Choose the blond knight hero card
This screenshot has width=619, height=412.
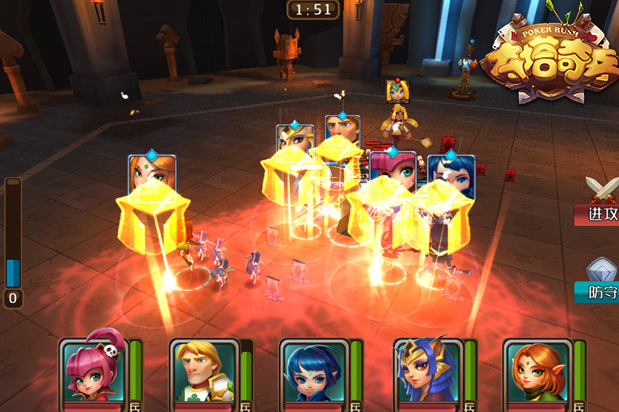point(203,372)
